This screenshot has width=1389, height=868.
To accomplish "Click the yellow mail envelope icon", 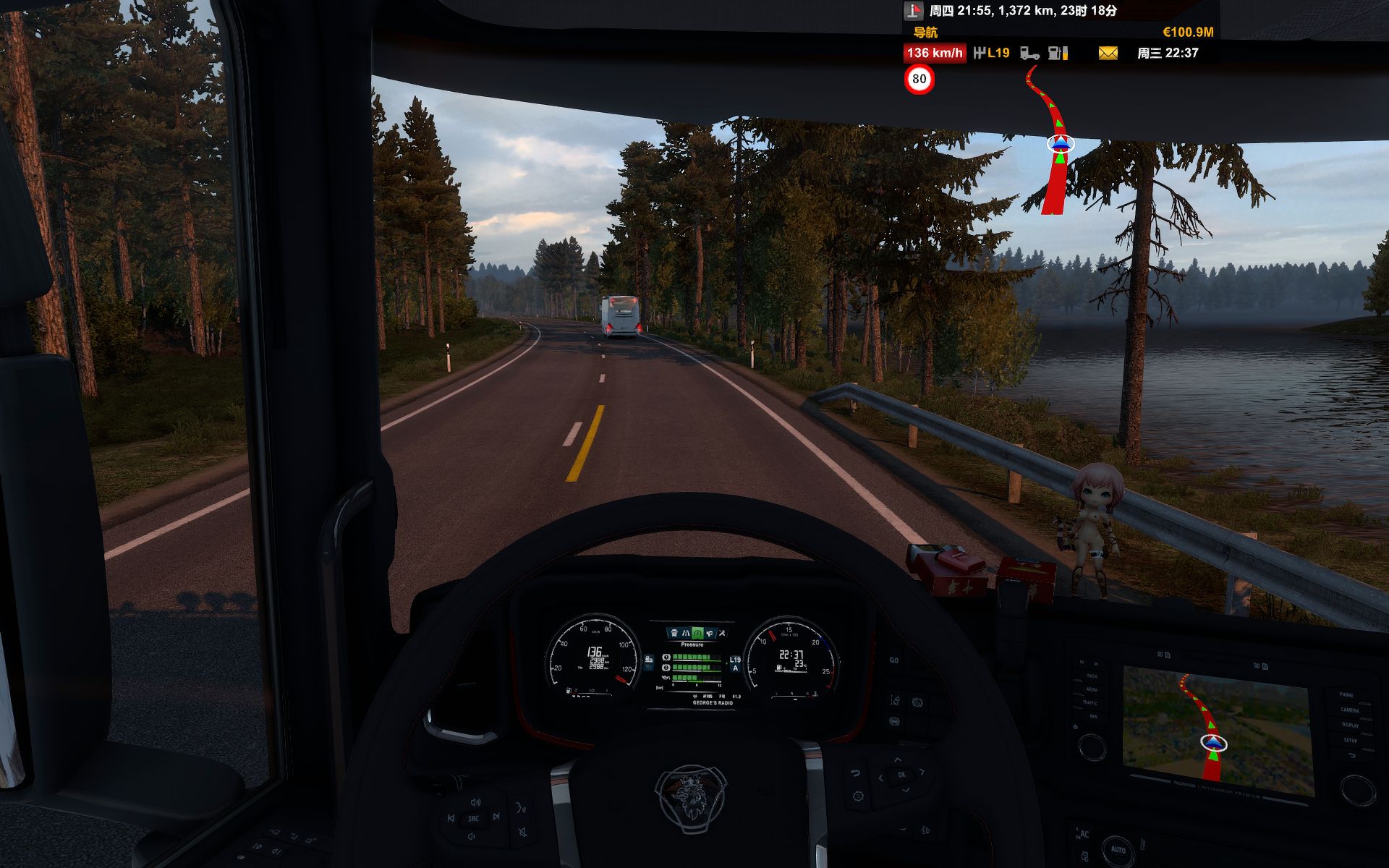I will (1108, 53).
